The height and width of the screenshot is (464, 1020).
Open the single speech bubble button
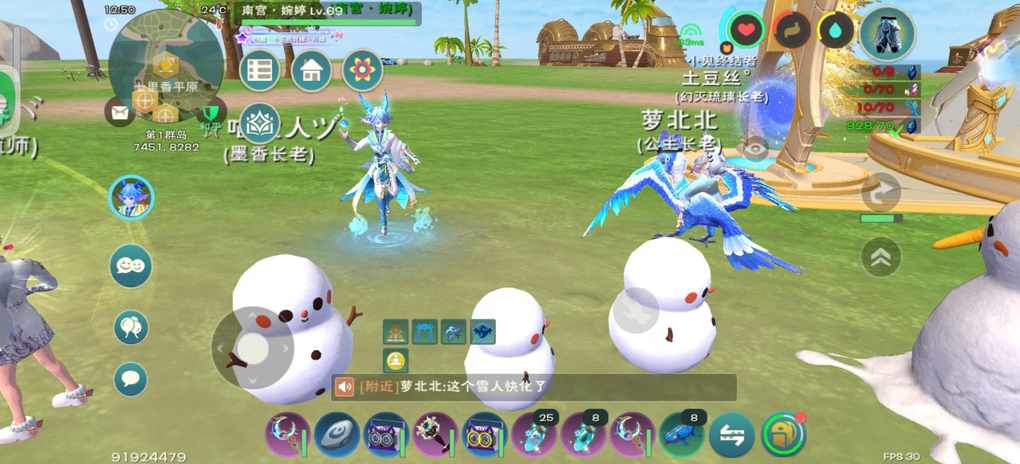point(131,379)
